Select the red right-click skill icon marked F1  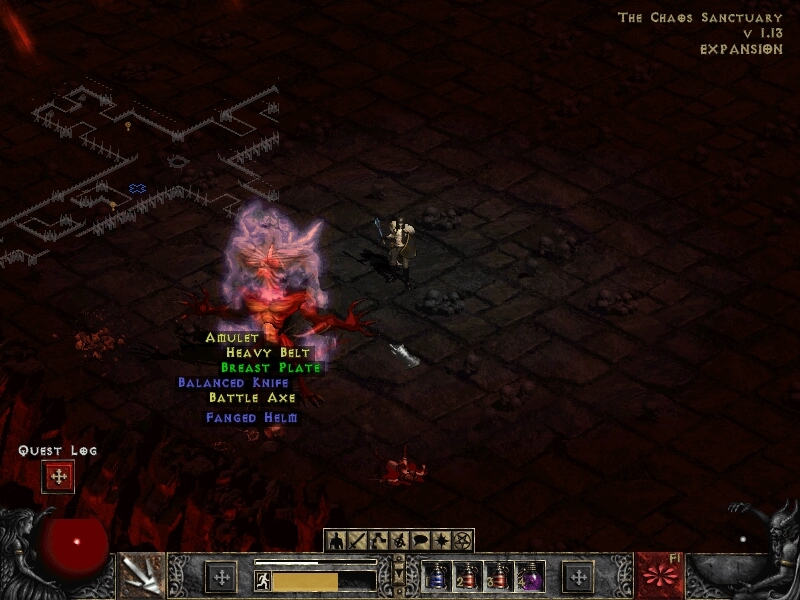coord(660,577)
